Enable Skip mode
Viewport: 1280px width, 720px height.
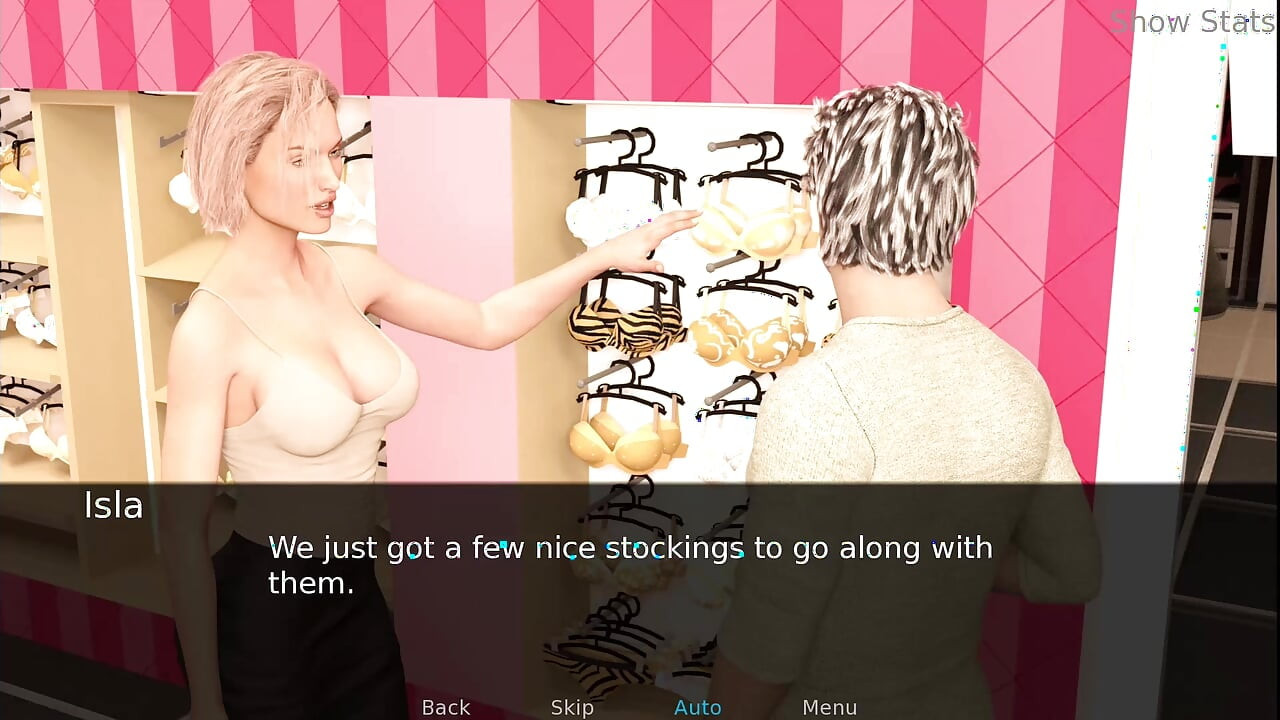pos(570,707)
